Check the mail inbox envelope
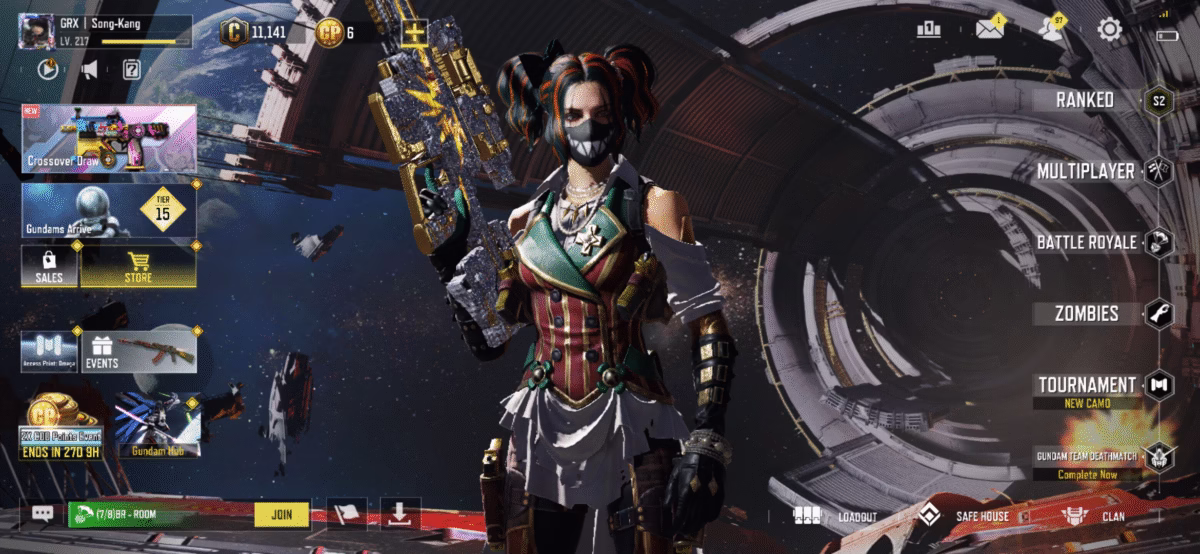The height and width of the screenshot is (554, 1200). coord(990,29)
